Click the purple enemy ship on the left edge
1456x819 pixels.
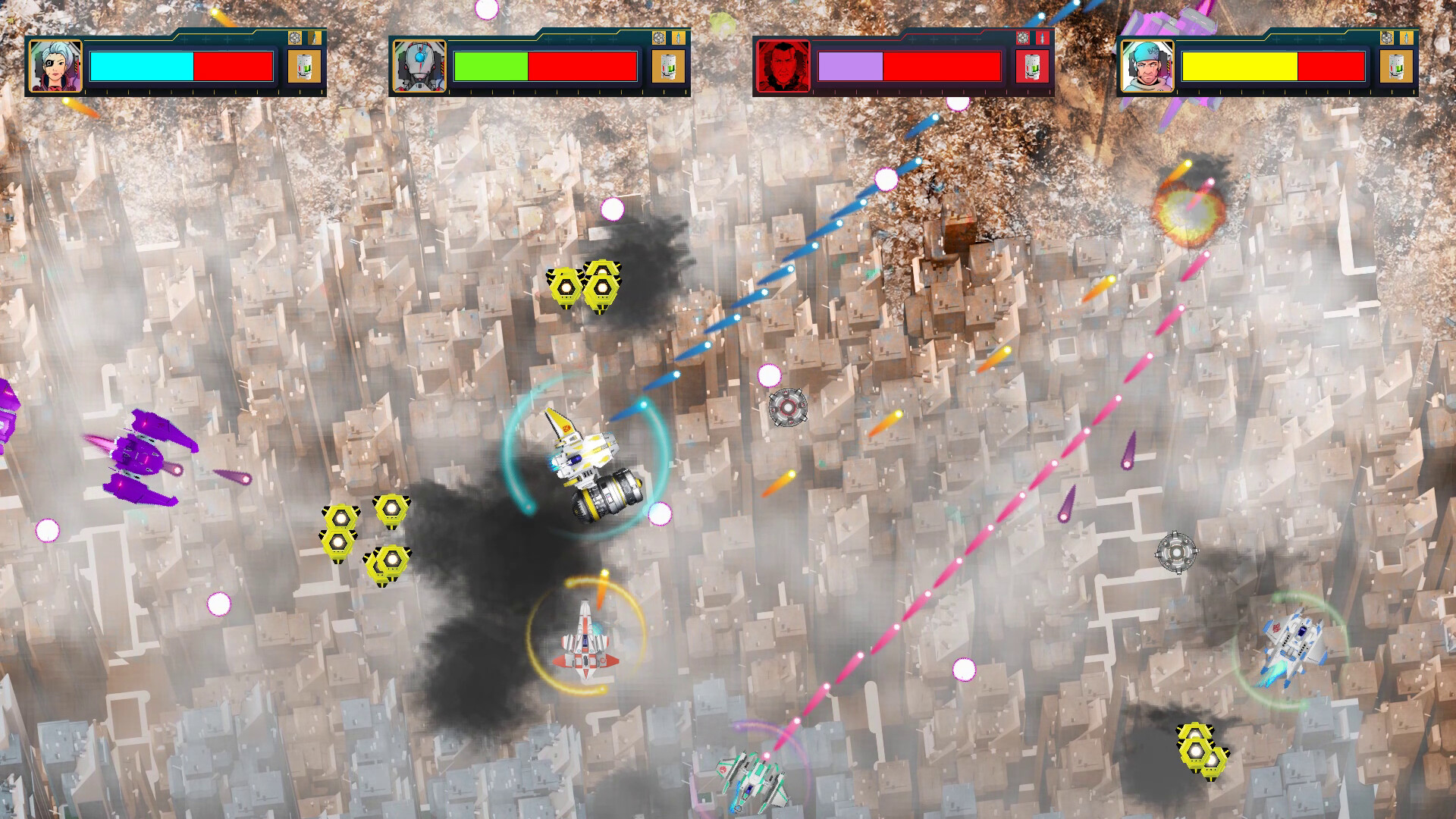pyautogui.click(x=140, y=455)
